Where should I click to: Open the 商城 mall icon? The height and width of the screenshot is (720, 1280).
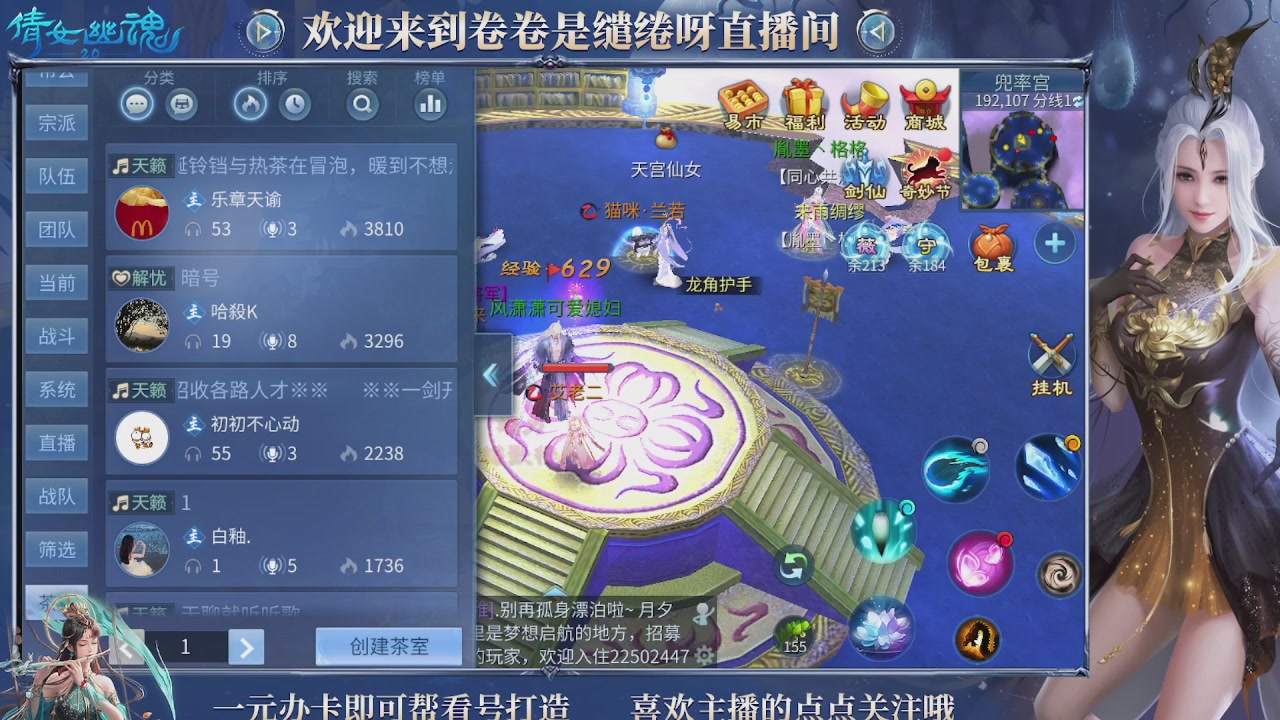[926, 97]
